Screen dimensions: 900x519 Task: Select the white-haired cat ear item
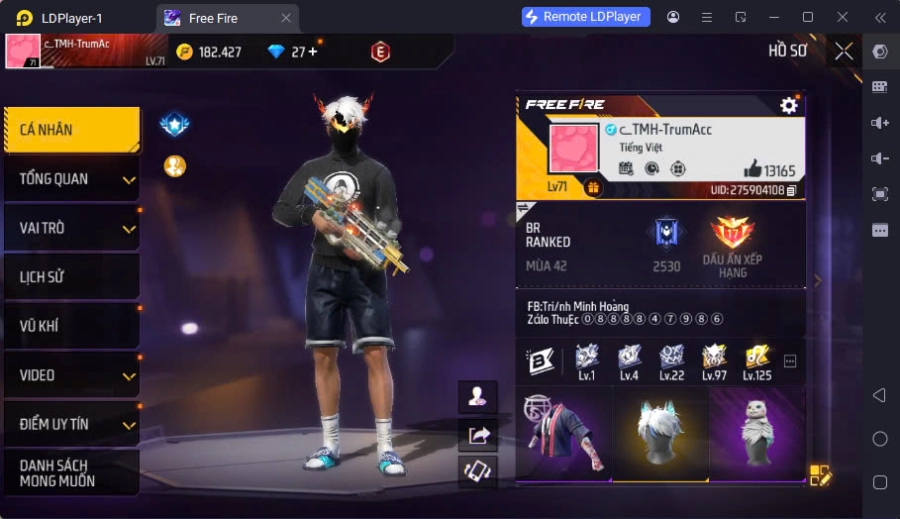[660, 434]
